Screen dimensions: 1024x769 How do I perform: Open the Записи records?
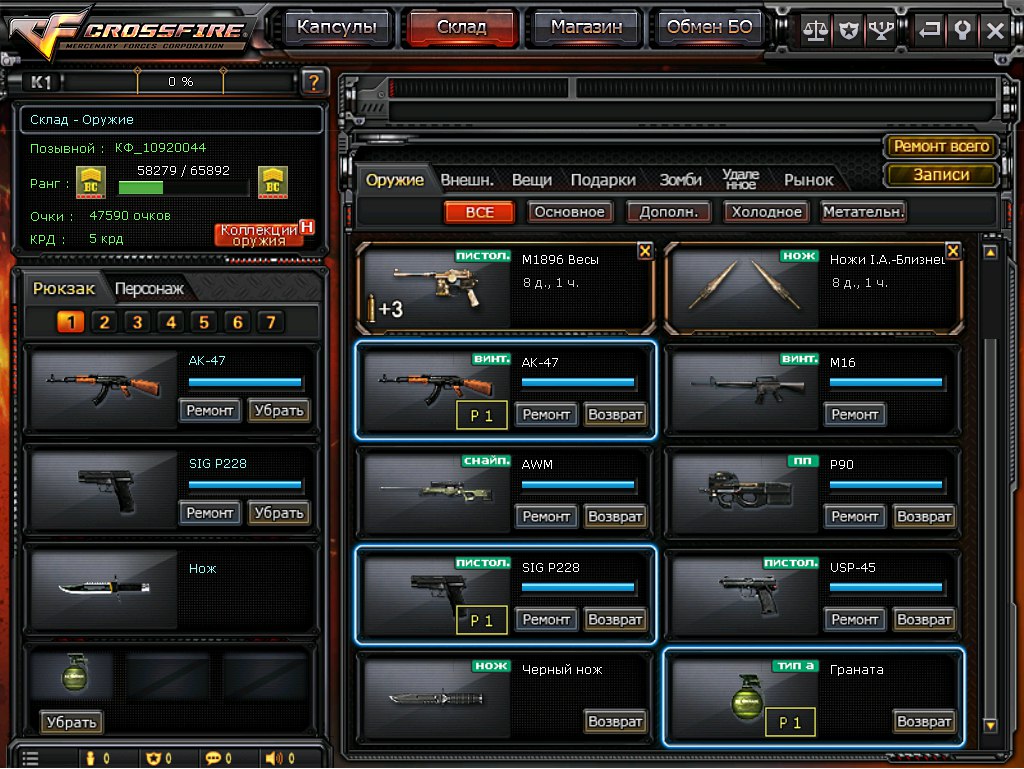click(941, 174)
